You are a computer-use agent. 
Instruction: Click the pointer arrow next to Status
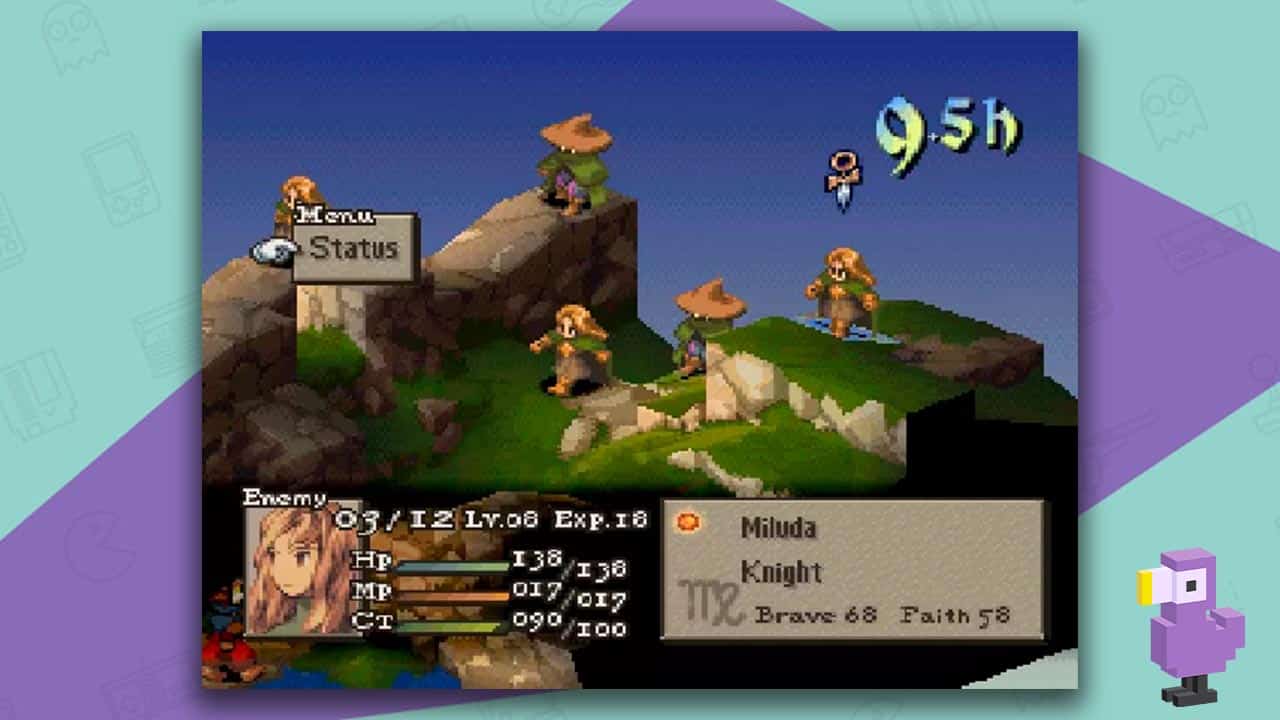pyautogui.click(x=301, y=249)
